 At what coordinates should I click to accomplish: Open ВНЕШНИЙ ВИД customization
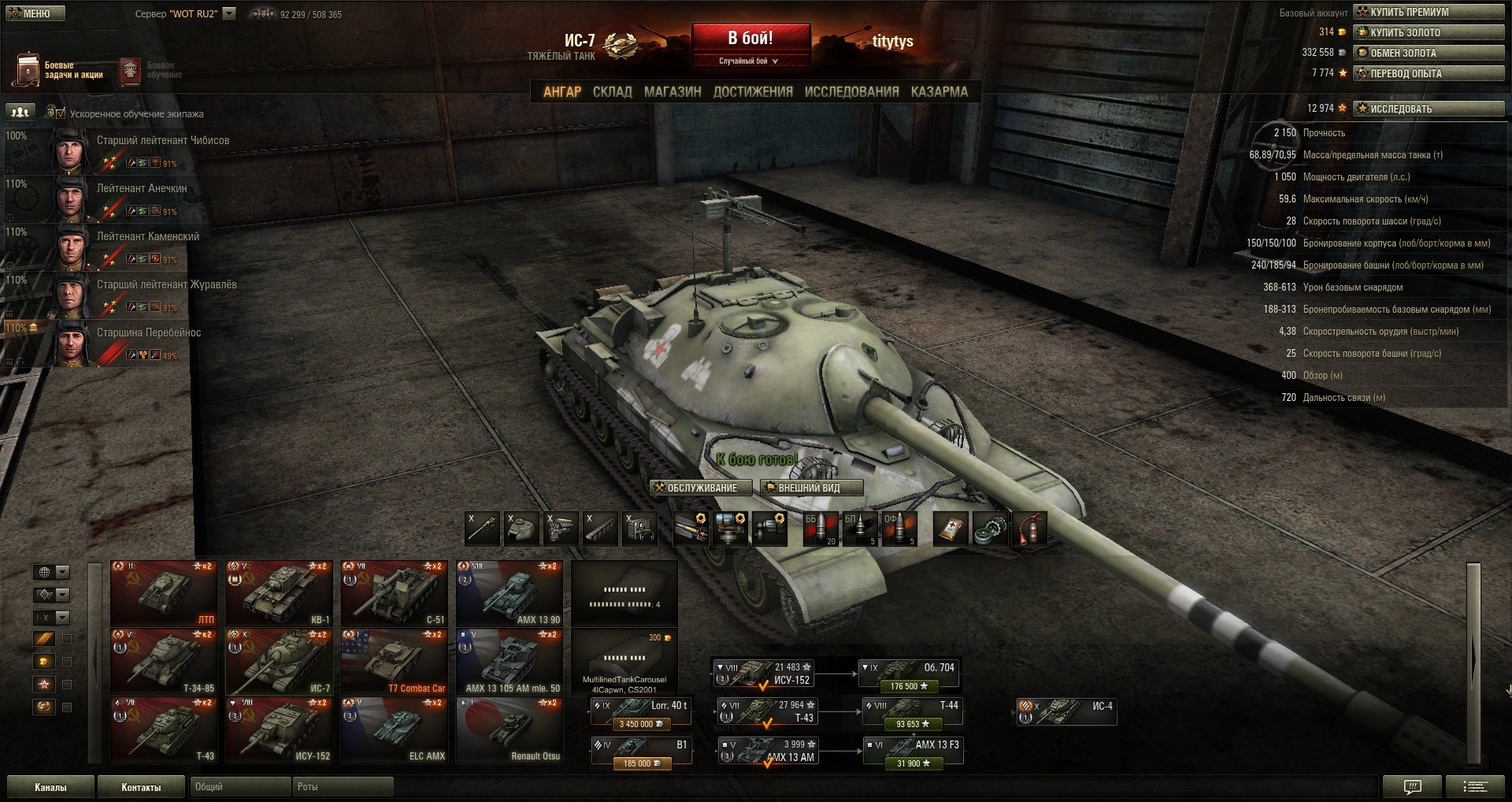tap(811, 488)
